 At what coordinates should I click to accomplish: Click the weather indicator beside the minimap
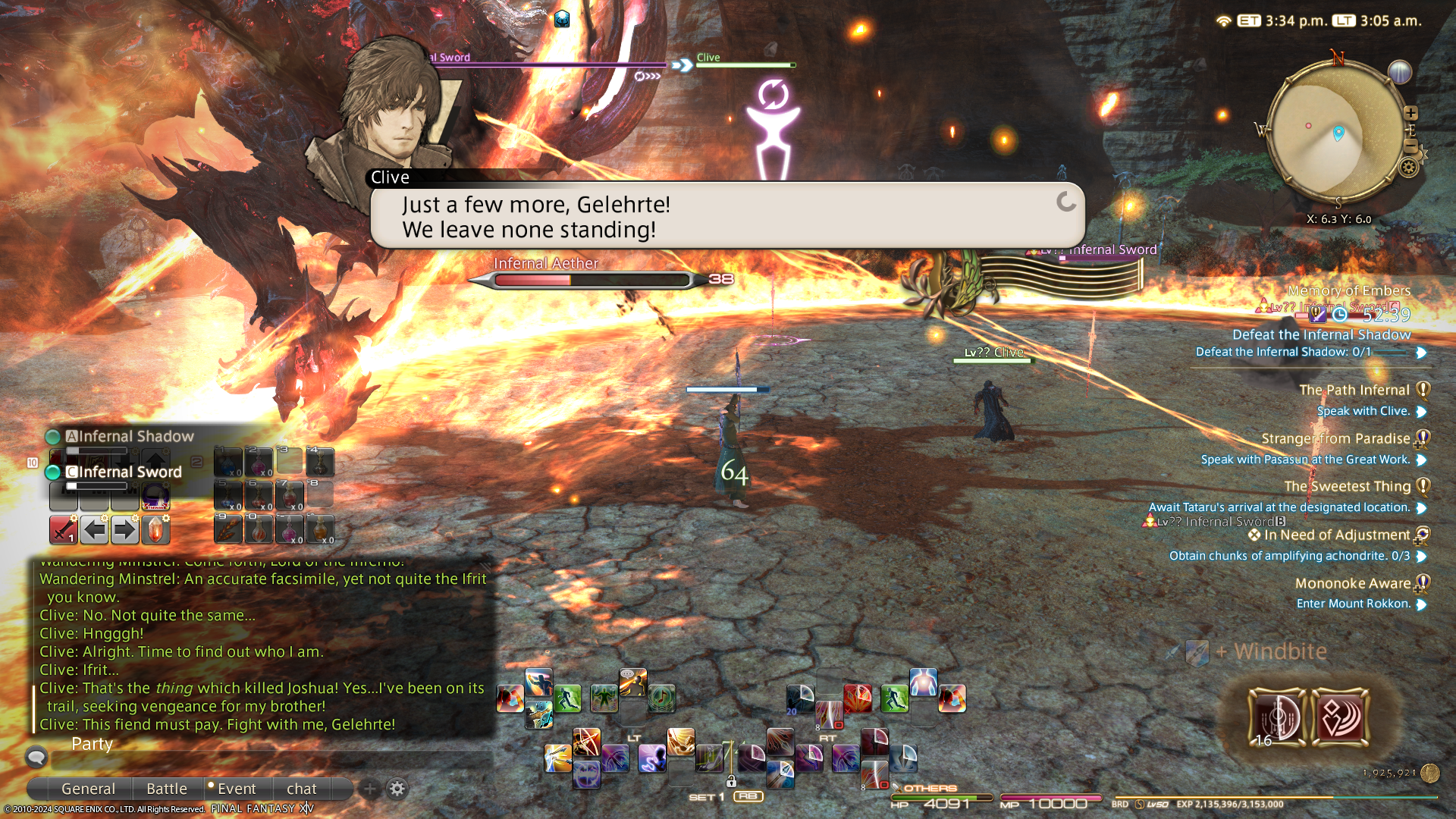[x=1399, y=72]
